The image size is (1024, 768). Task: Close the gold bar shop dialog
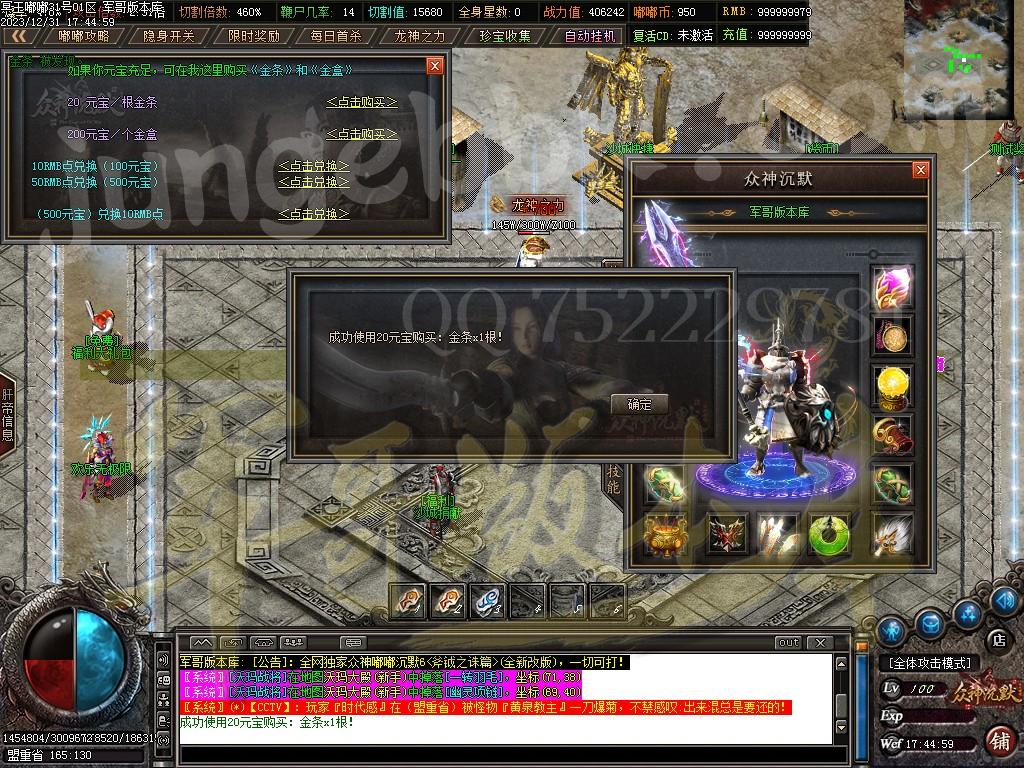coord(434,66)
